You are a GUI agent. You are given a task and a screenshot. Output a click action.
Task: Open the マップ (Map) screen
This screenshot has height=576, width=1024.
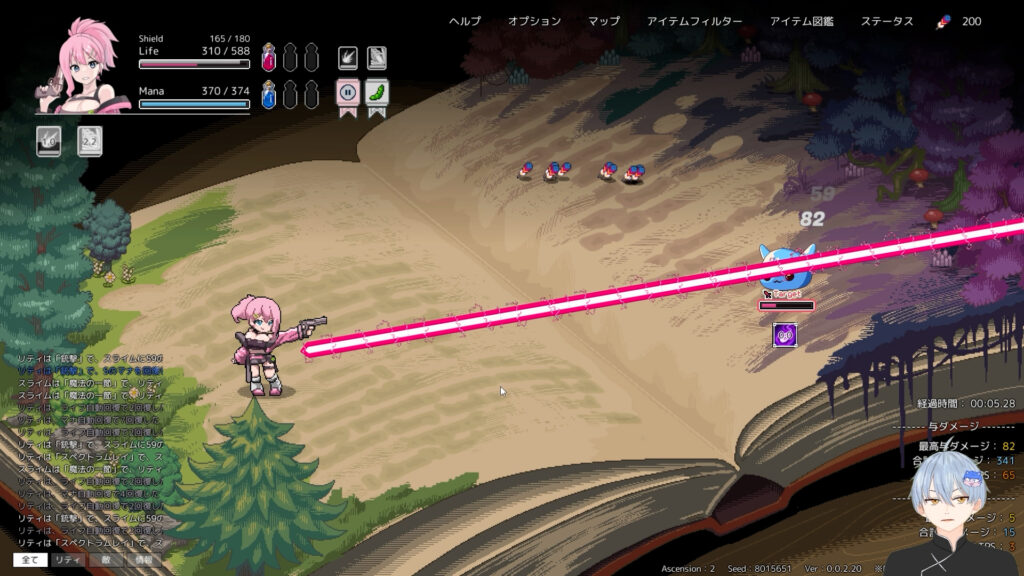tap(603, 22)
